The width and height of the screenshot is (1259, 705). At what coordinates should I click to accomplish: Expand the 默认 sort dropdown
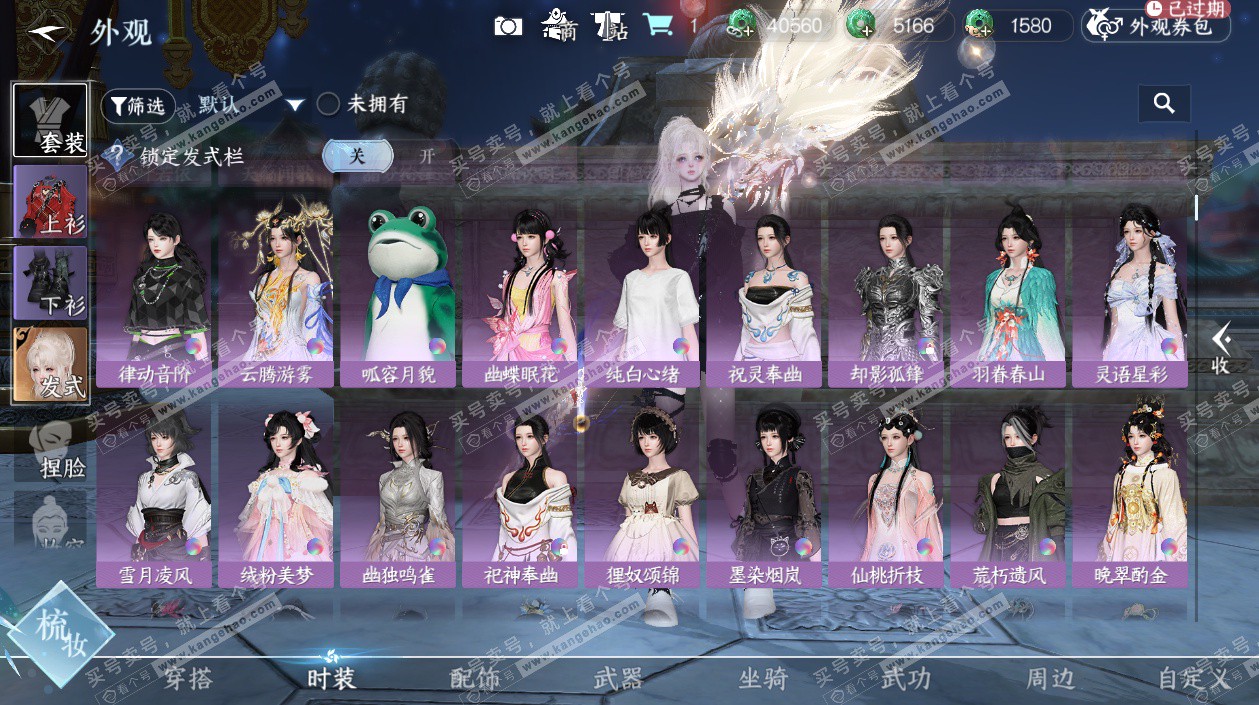pos(294,105)
